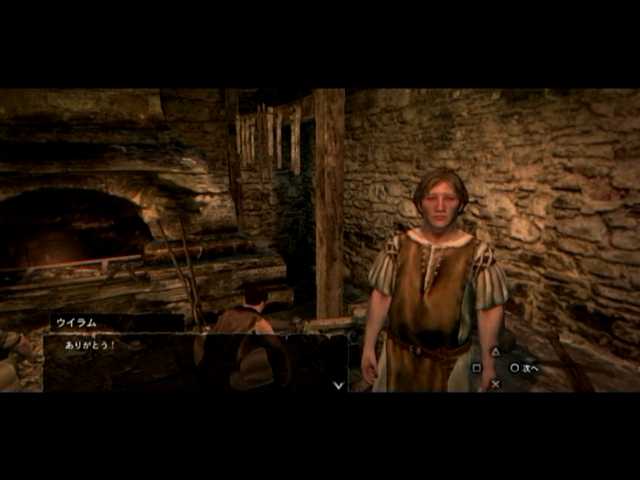Click the ありがとう！ dialogue text box

click(195, 362)
